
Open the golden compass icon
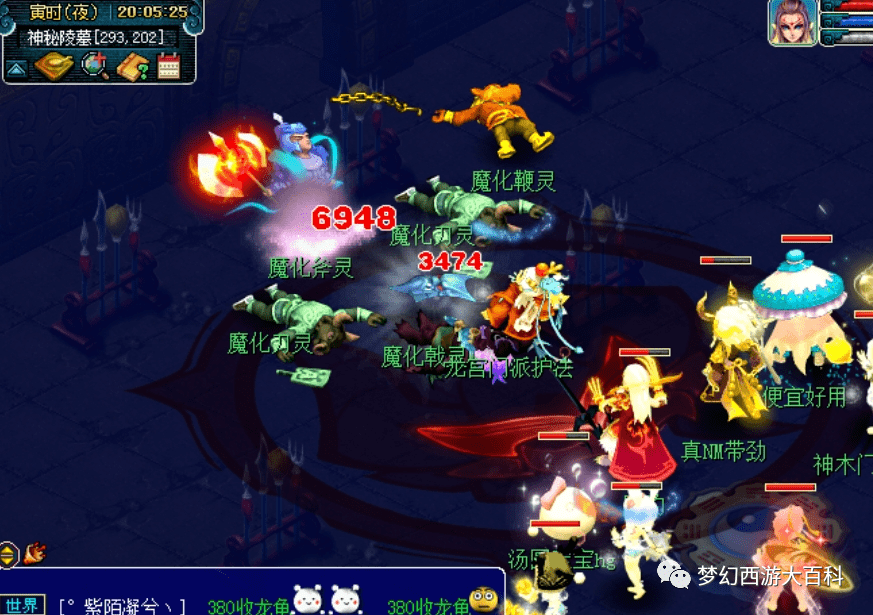click(53, 66)
